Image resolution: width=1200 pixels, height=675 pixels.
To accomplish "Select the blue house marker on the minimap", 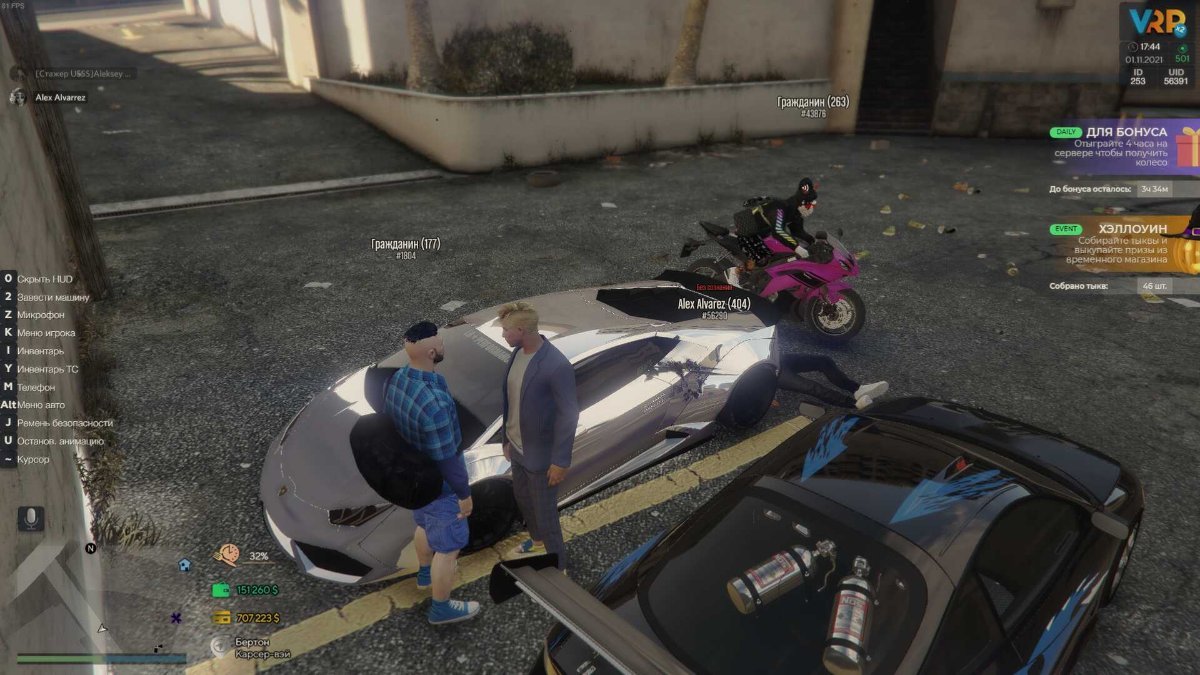I will pyautogui.click(x=184, y=564).
